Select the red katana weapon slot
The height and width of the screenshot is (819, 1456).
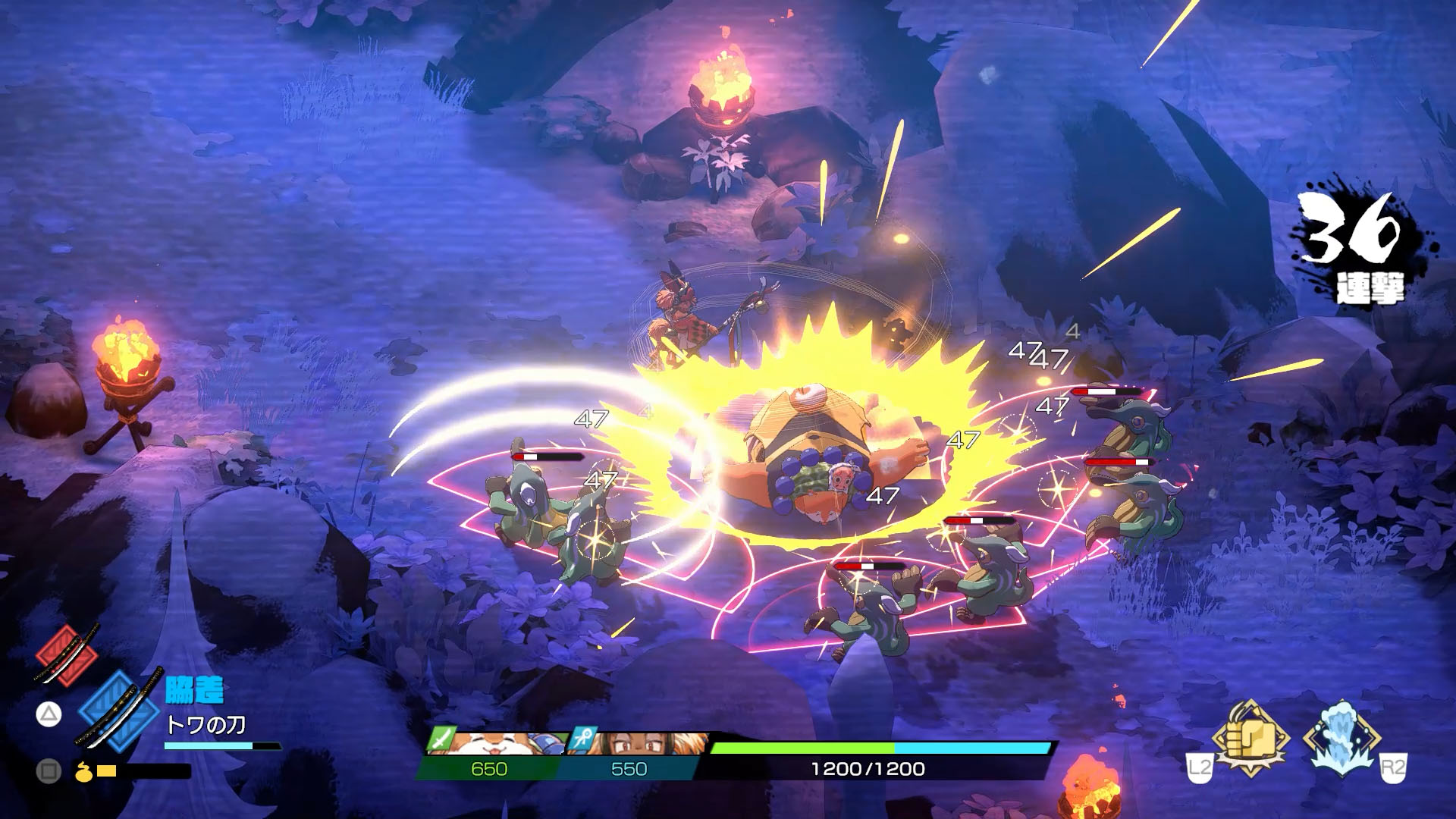(x=66, y=654)
